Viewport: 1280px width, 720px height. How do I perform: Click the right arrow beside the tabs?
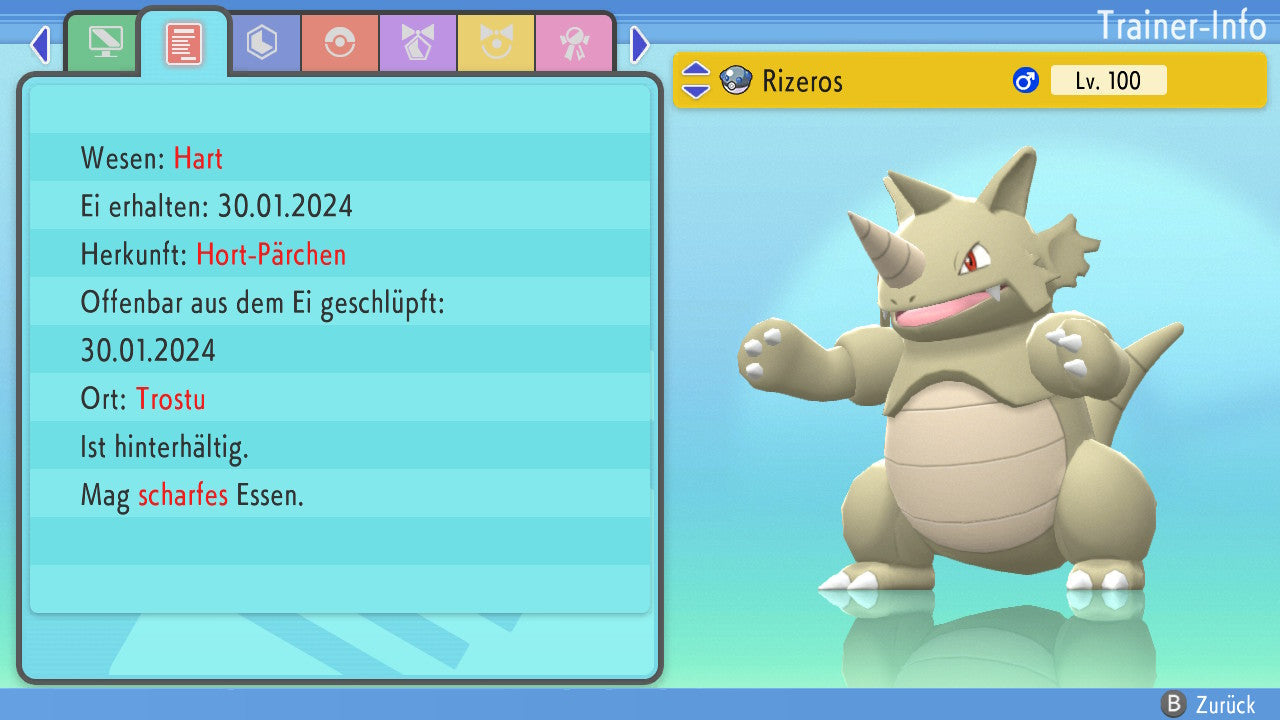pos(640,44)
